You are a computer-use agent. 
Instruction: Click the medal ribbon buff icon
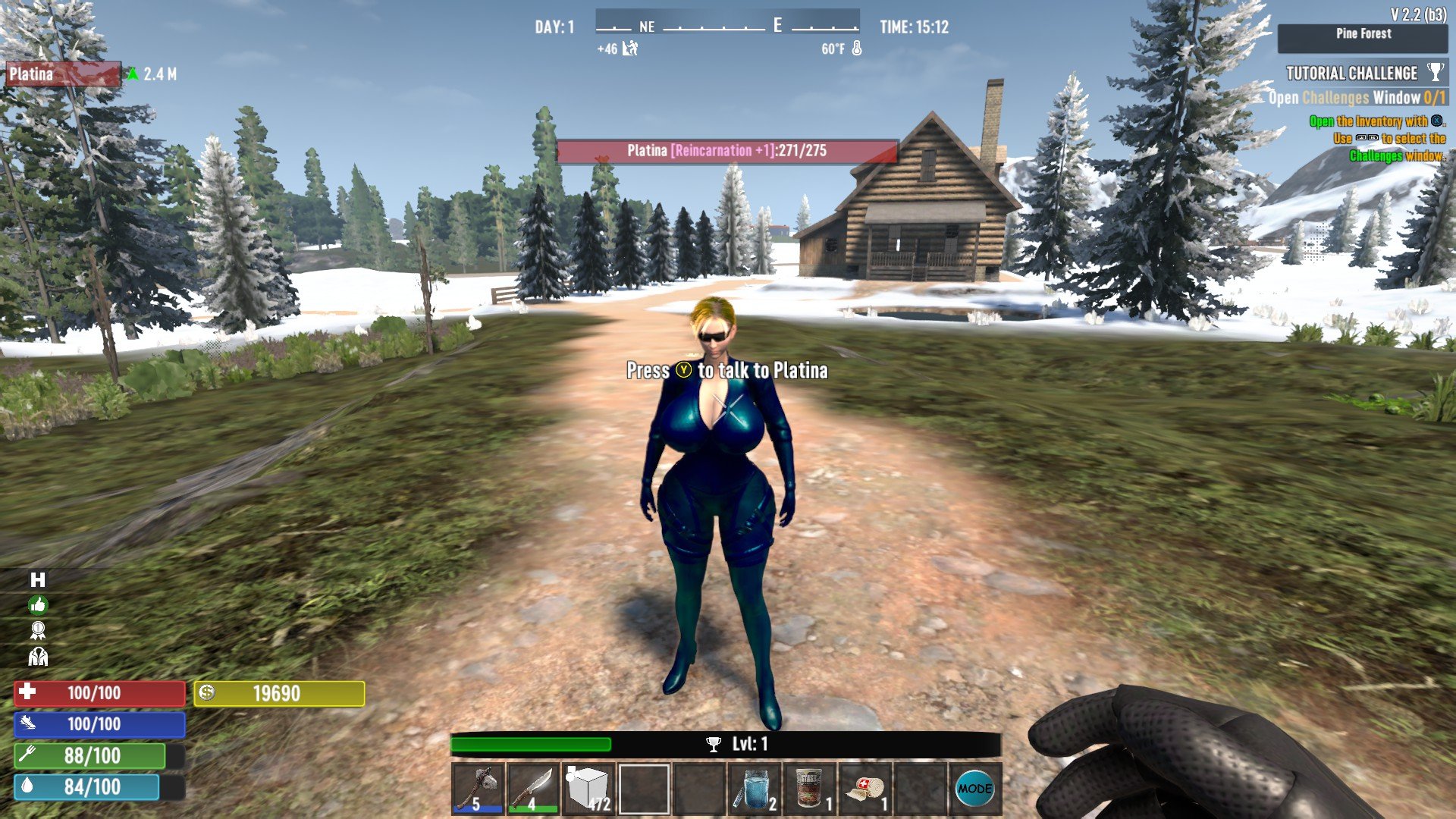point(38,630)
